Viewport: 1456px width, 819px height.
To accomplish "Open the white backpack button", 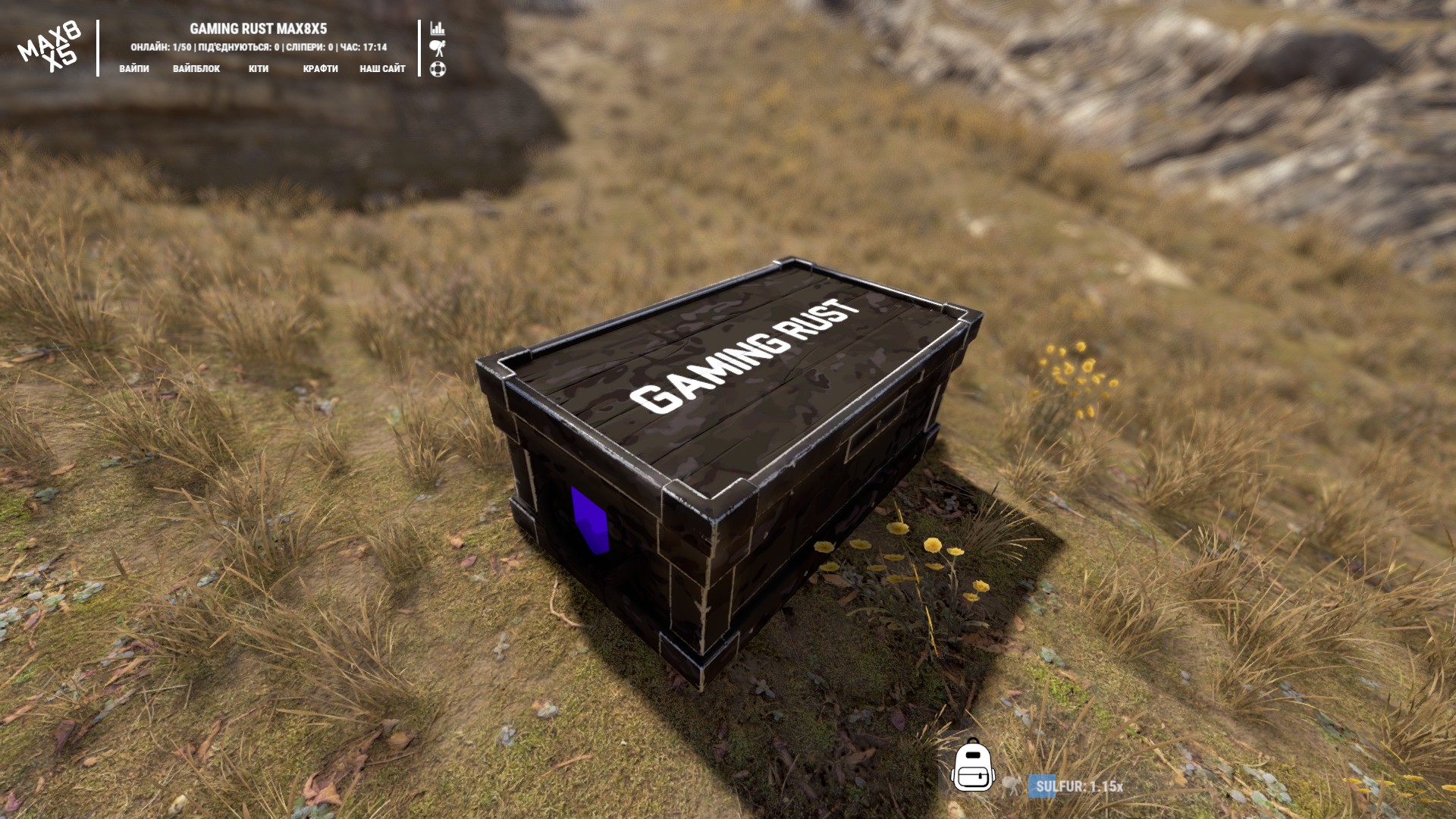I will 973,766.
